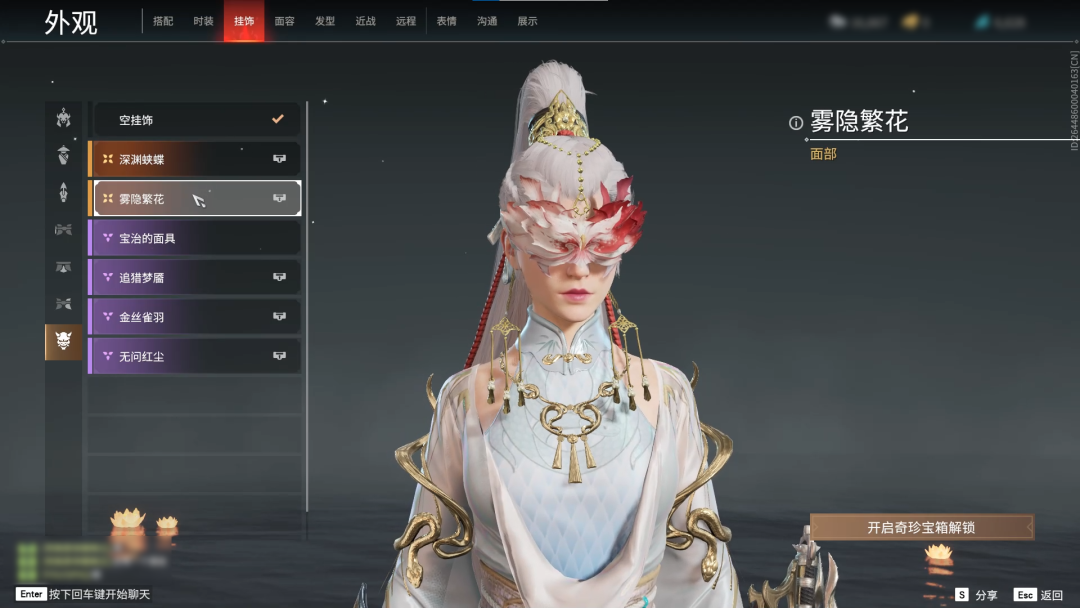
Task: Select the 面容 tab
Action: pyautogui.click(x=284, y=21)
